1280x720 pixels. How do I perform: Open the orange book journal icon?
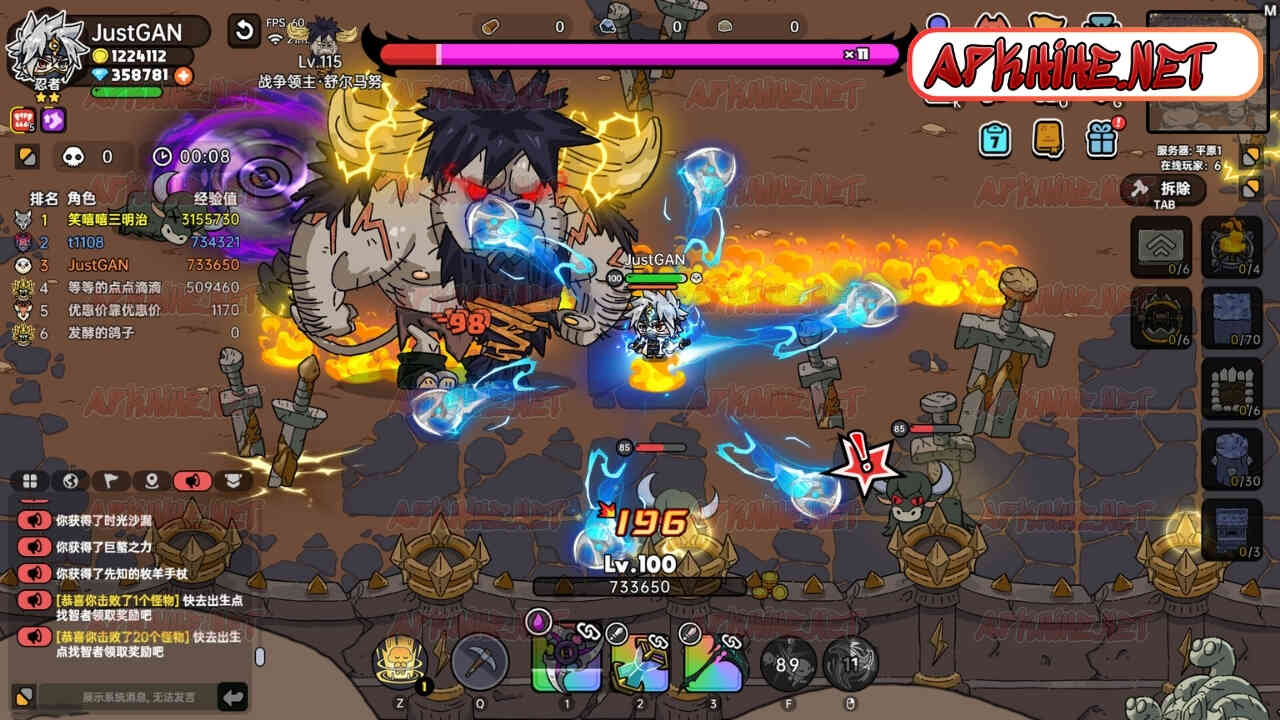click(1048, 139)
